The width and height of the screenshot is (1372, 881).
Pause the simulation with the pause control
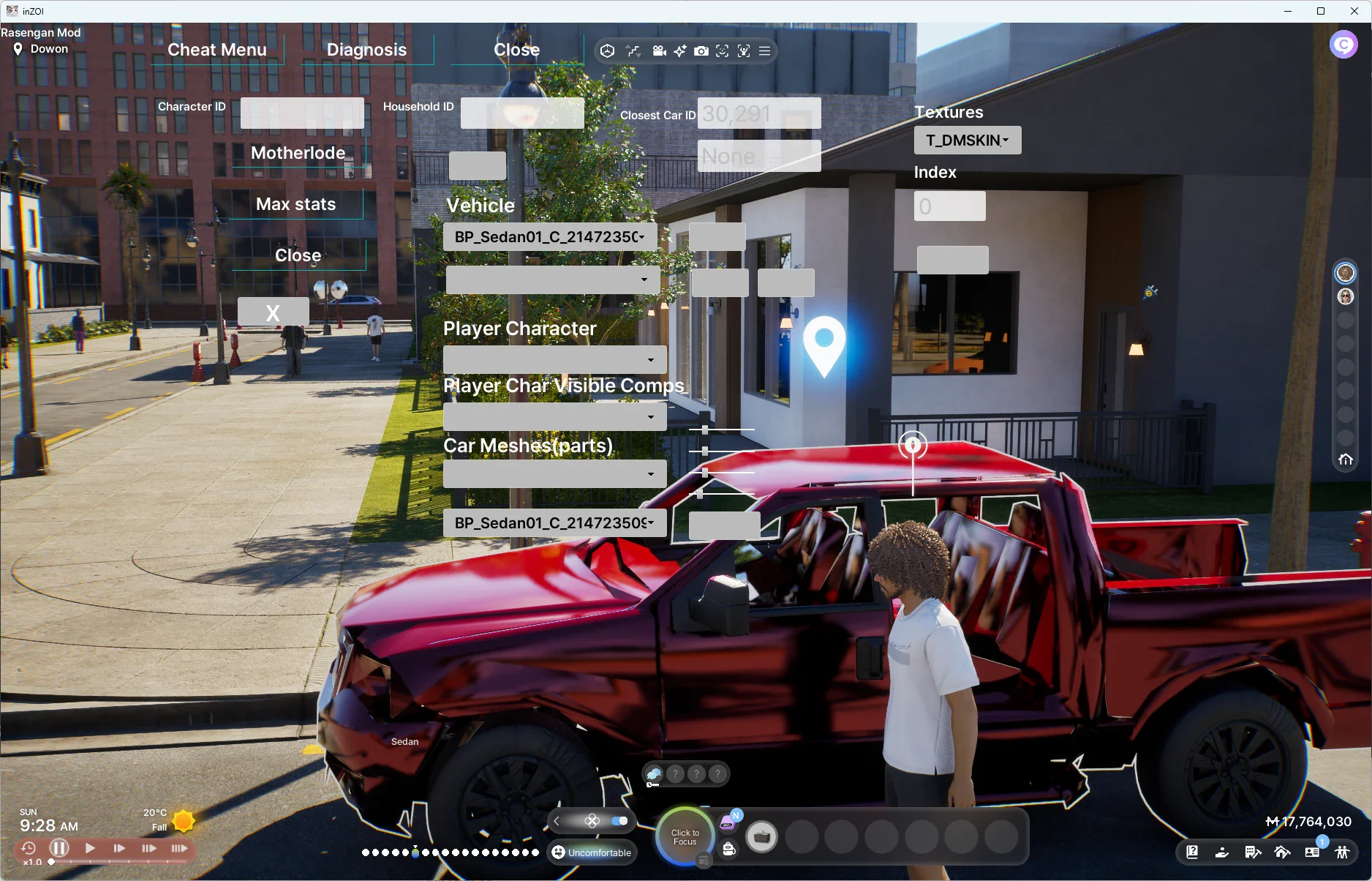tap(59, 847)
